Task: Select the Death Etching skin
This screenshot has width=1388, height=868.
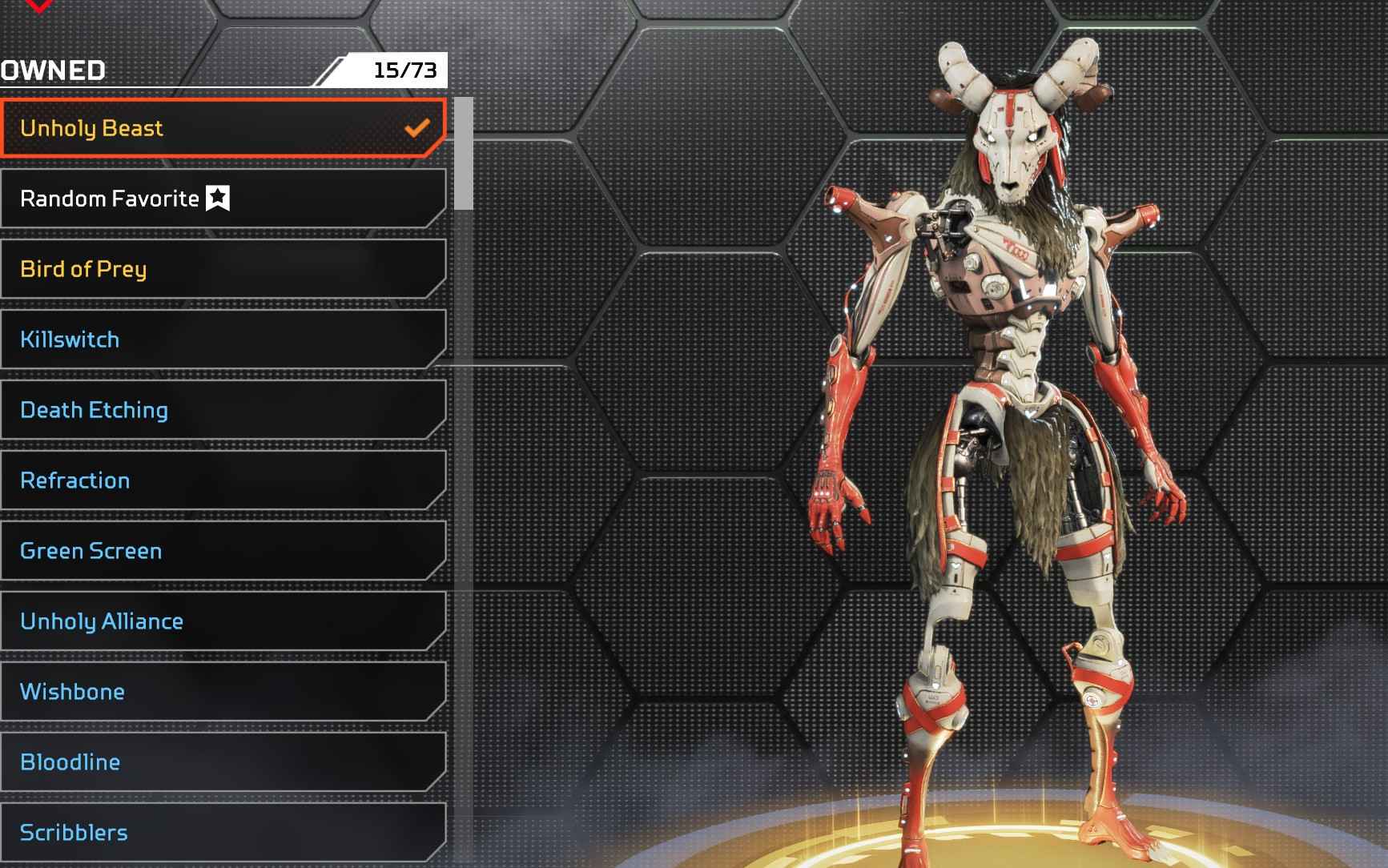Action: click(x=223, y=410)
